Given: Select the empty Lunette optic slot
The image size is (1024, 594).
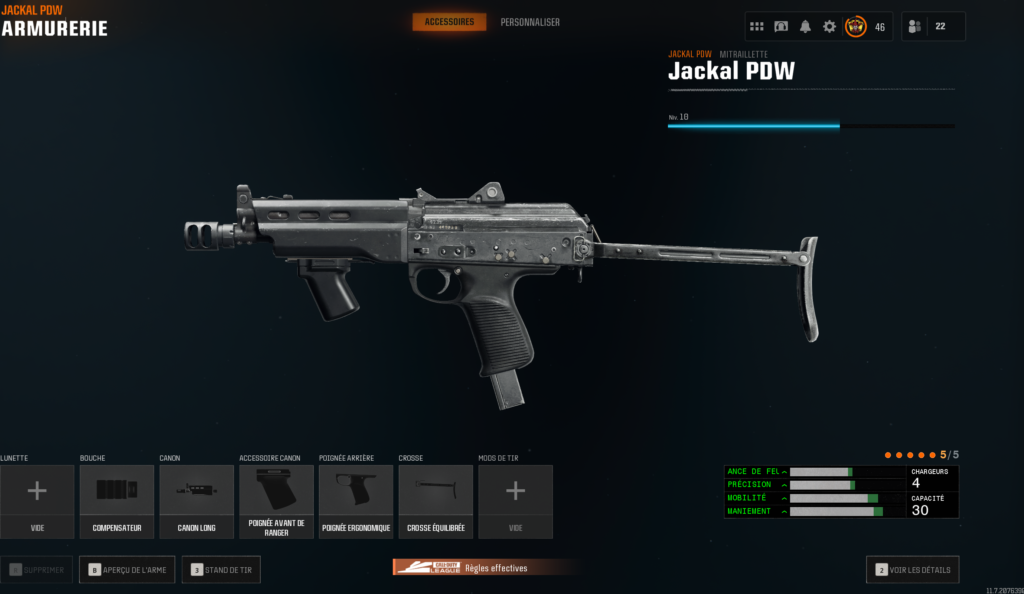Looking at the screenshot, I should [x=37, y=501].
